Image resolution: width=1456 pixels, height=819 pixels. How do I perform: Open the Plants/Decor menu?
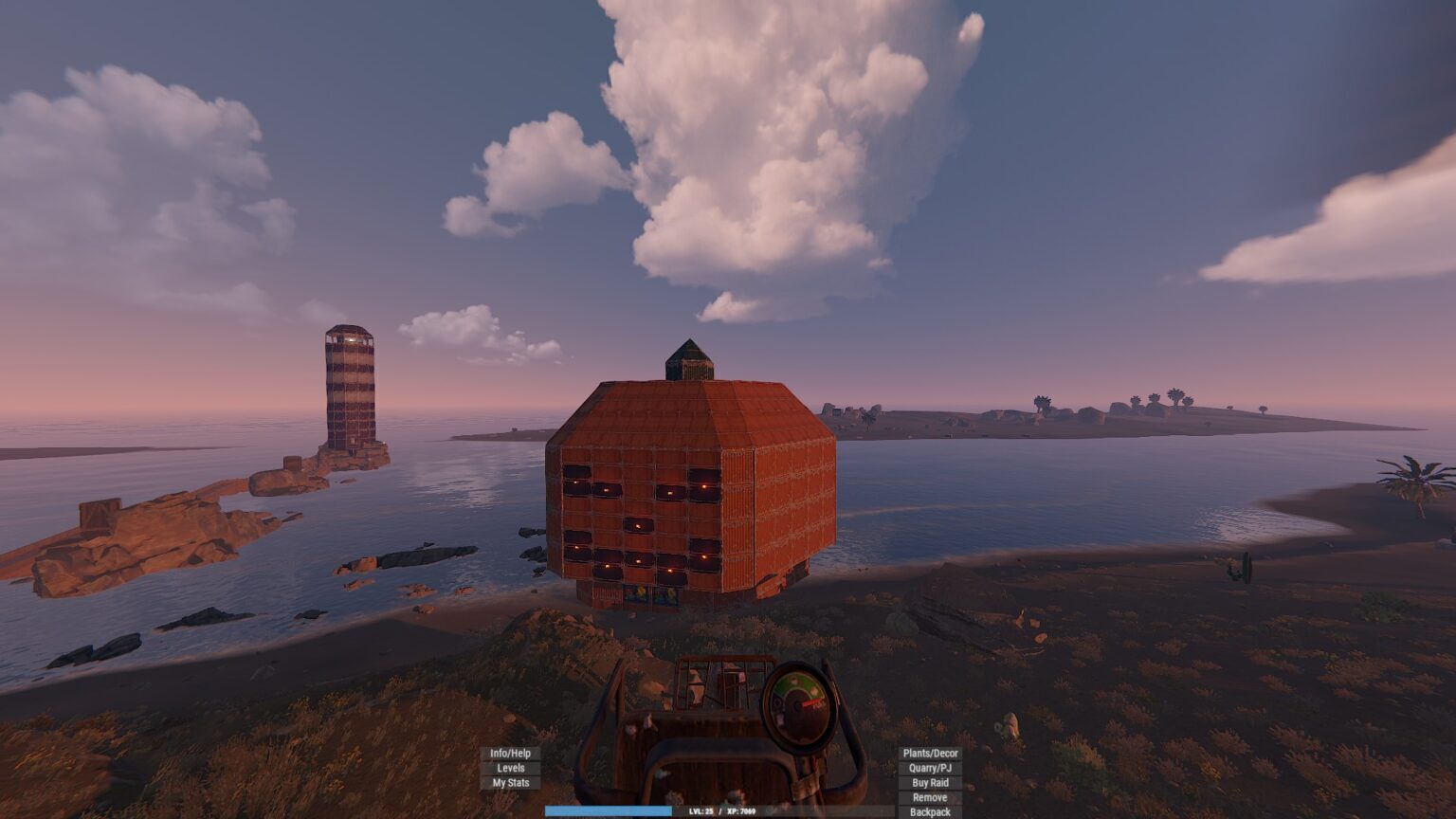[x=930, y=754]
